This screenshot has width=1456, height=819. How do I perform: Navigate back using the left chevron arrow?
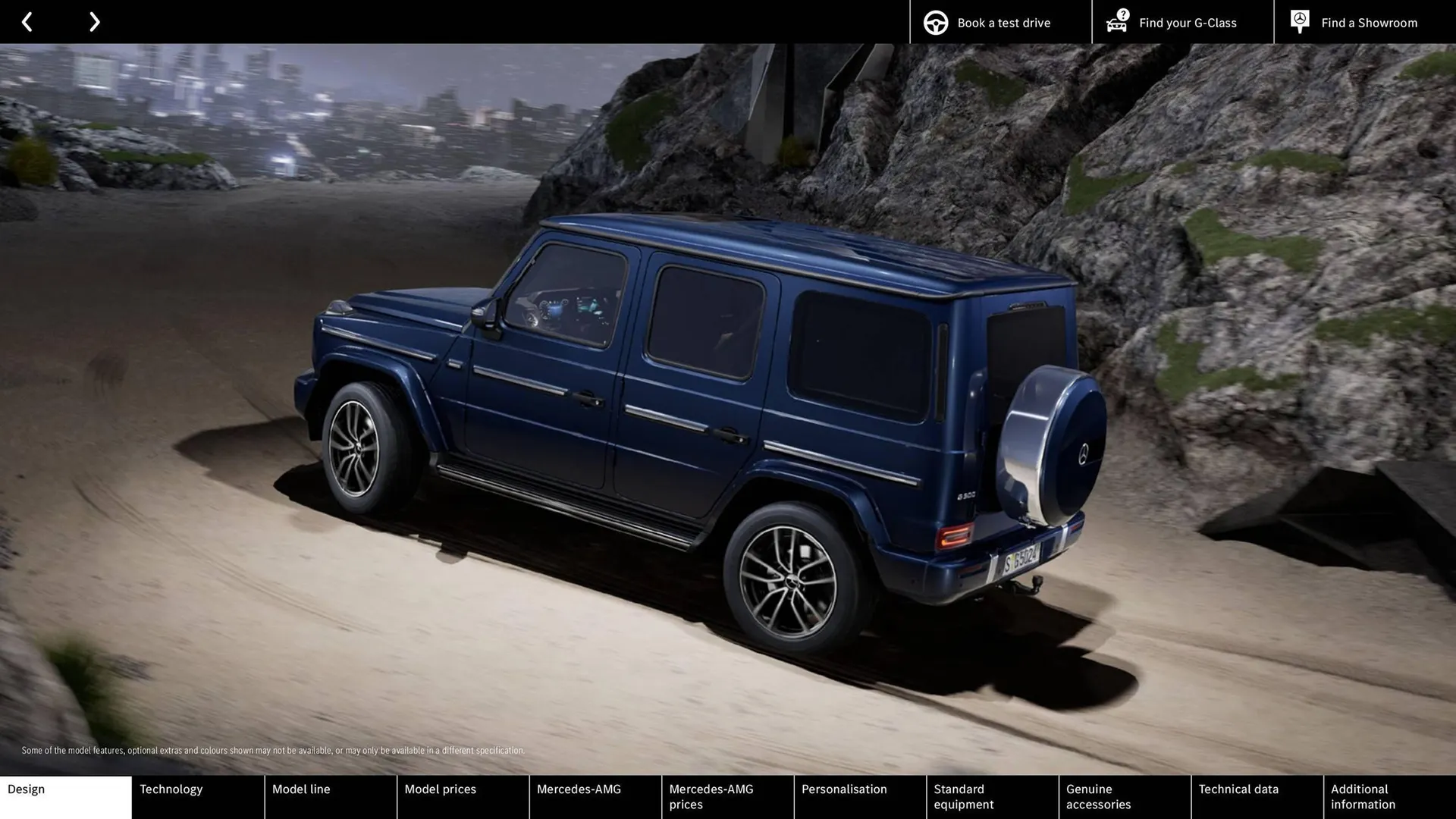(x=27, y=21)
